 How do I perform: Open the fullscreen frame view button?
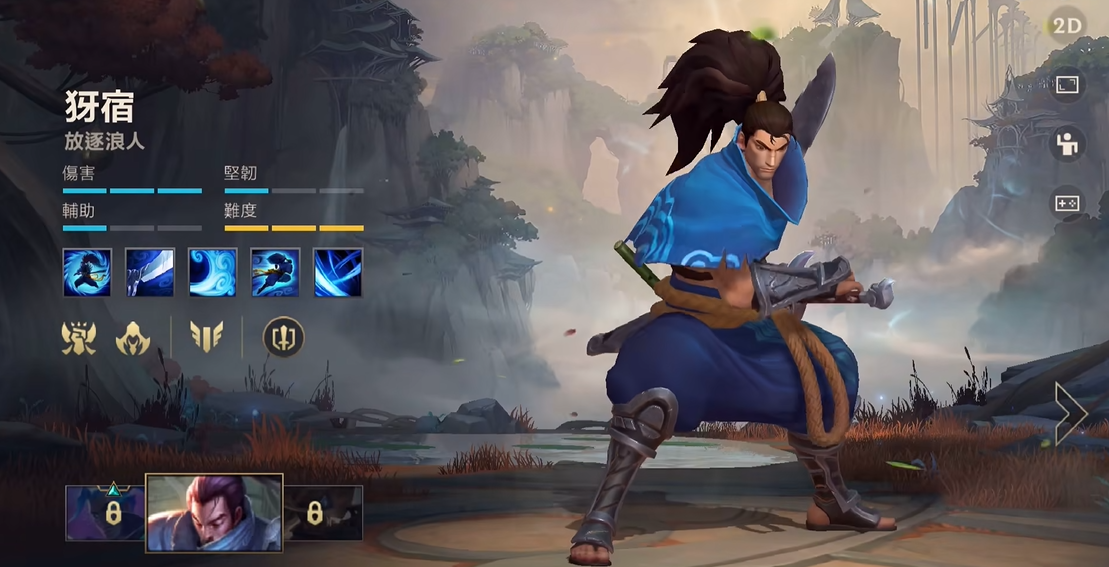click(x=1067, y=86)
